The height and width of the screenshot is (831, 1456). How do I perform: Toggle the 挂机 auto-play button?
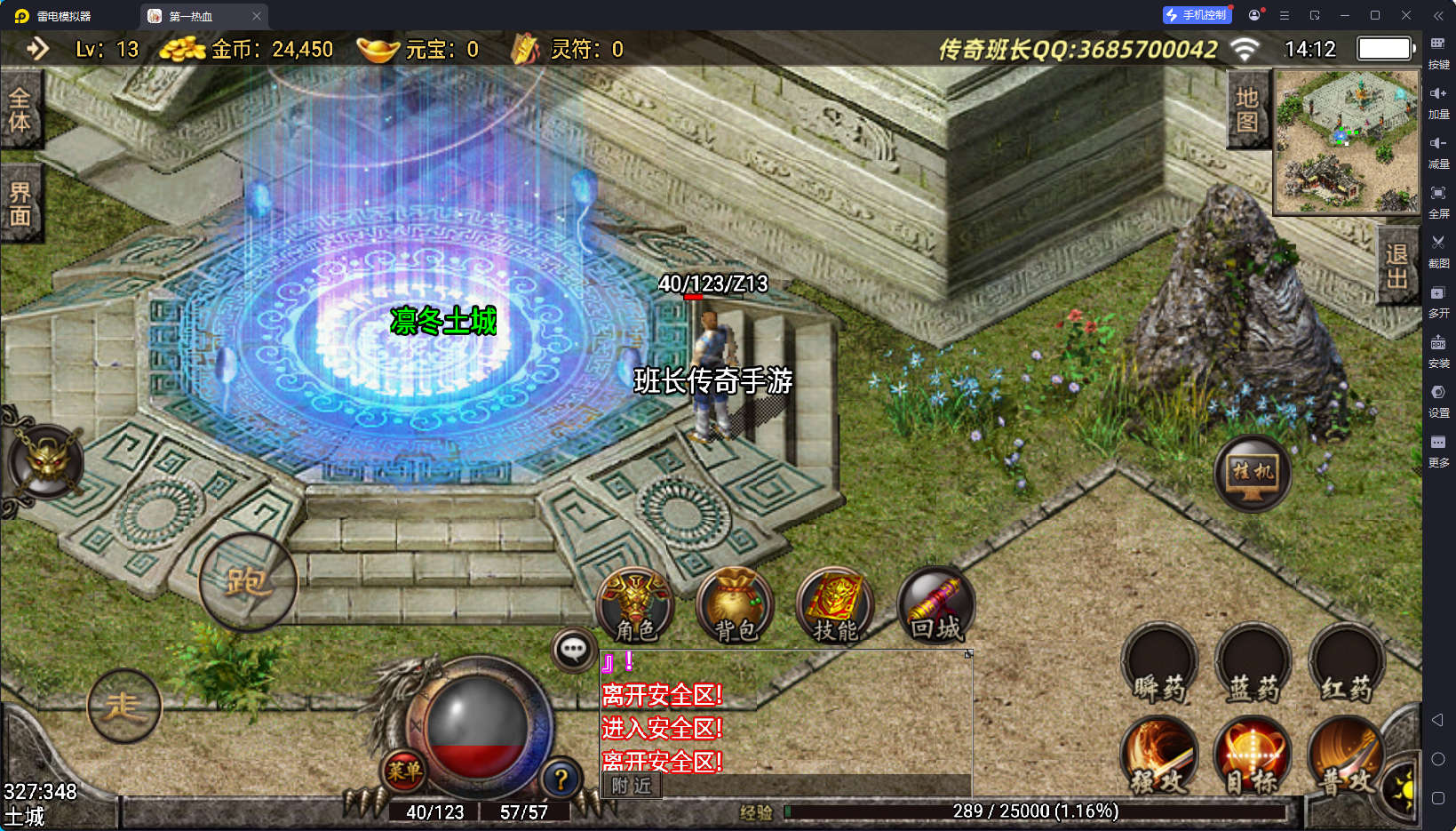(1253, 473)
